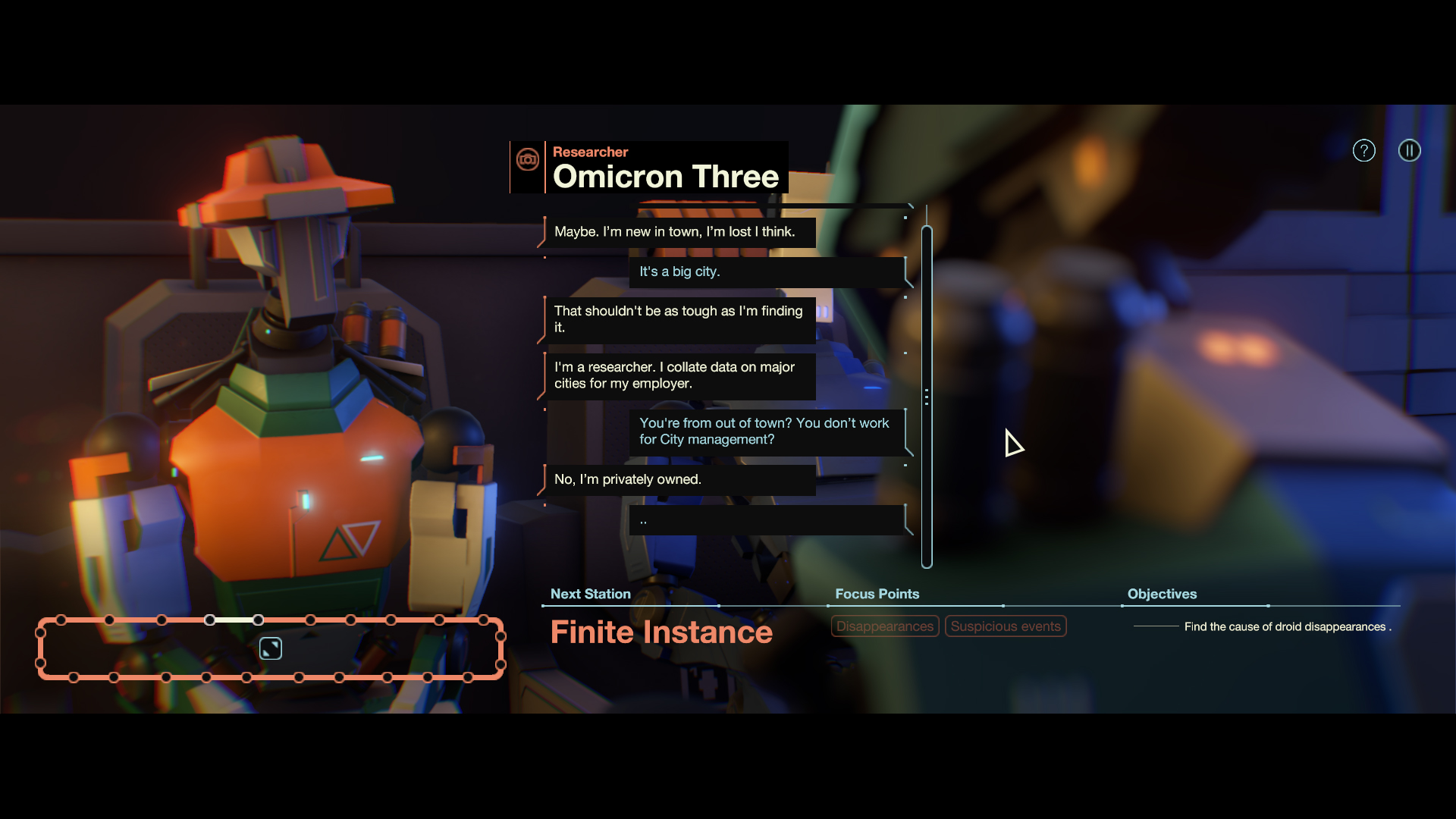The height and width of the screenshot is (819, 1456).
Task: Expand the Objectives section
Action: [x=1162, y=594]
